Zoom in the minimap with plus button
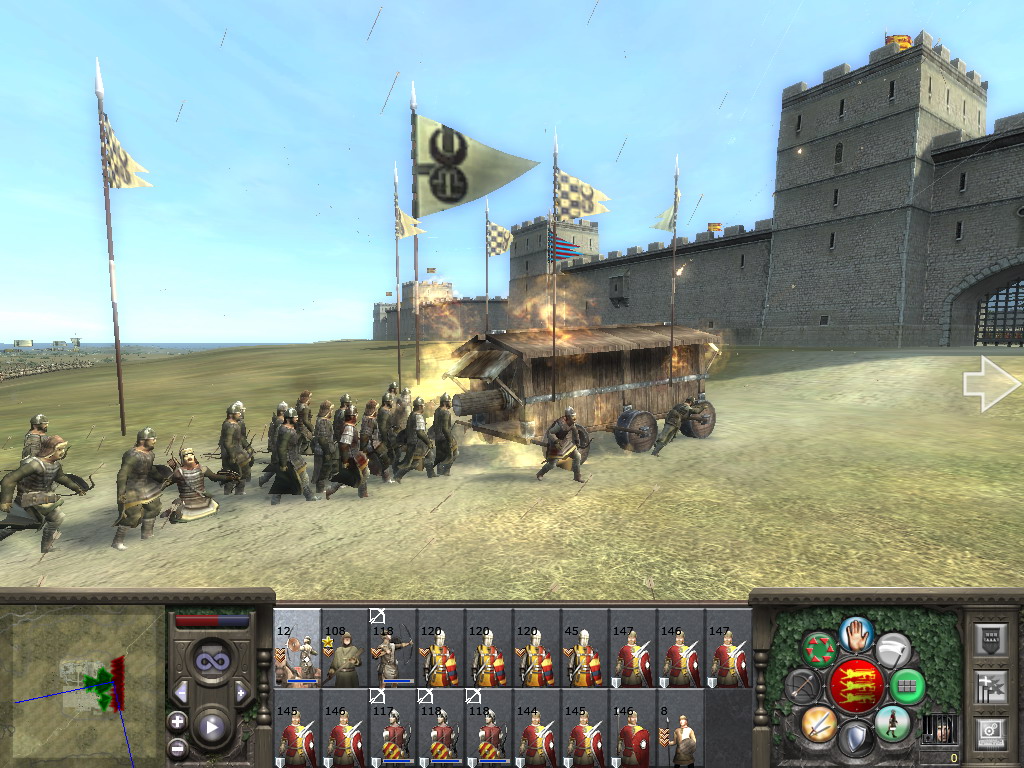 178,721
